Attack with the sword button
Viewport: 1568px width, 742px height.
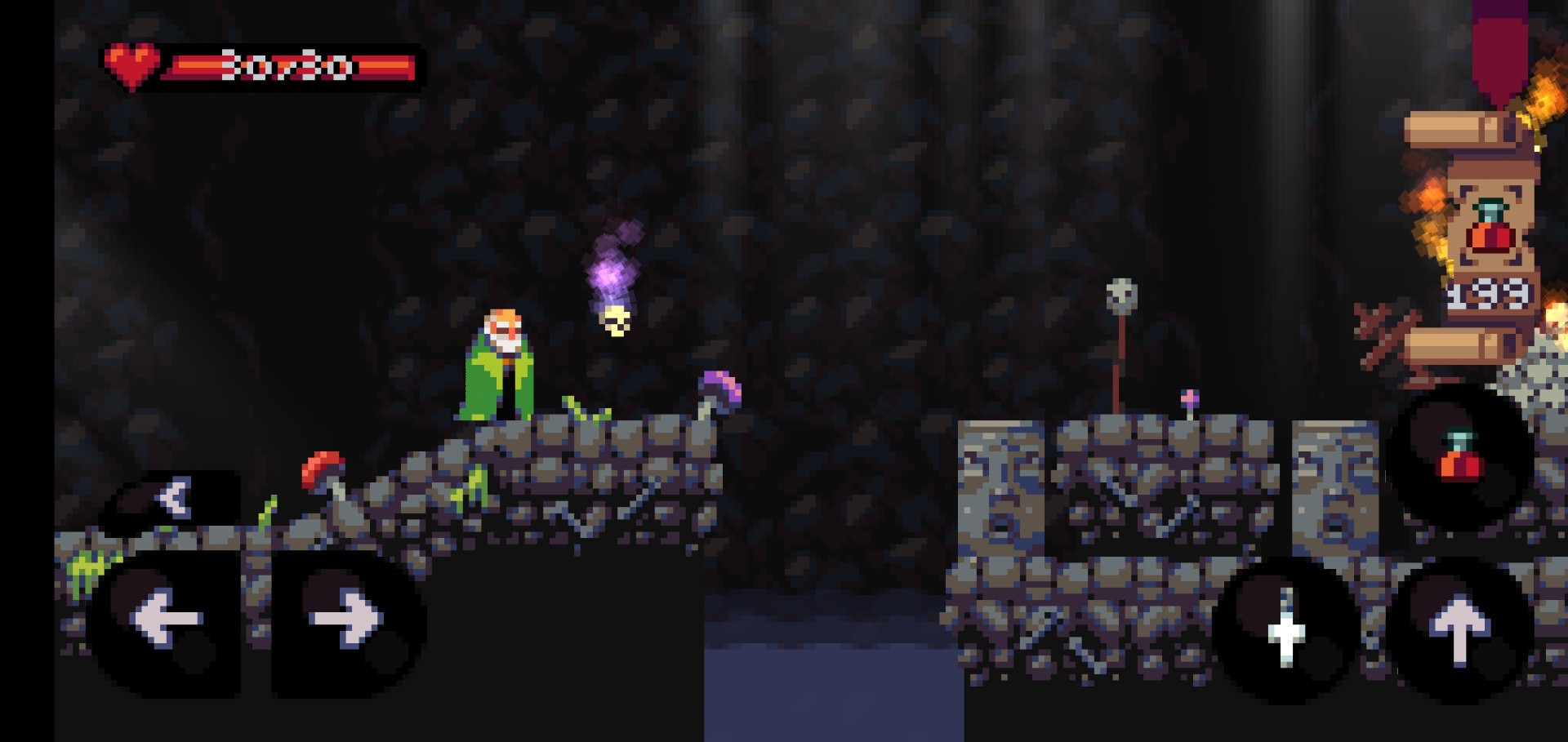tap(1286, 628)
